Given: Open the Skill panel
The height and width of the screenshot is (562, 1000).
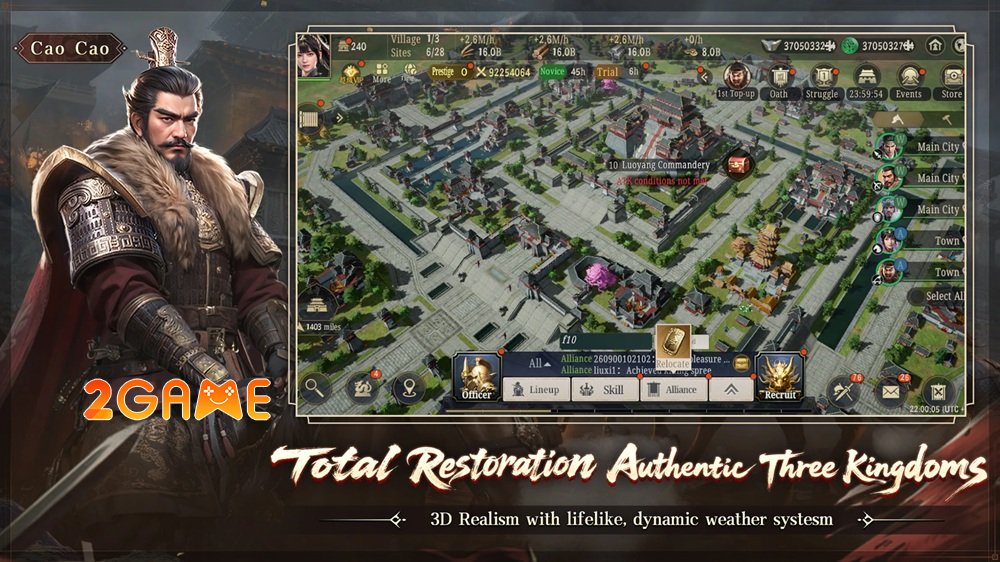Looking at the screenshot, I should [x=604, y=390].
